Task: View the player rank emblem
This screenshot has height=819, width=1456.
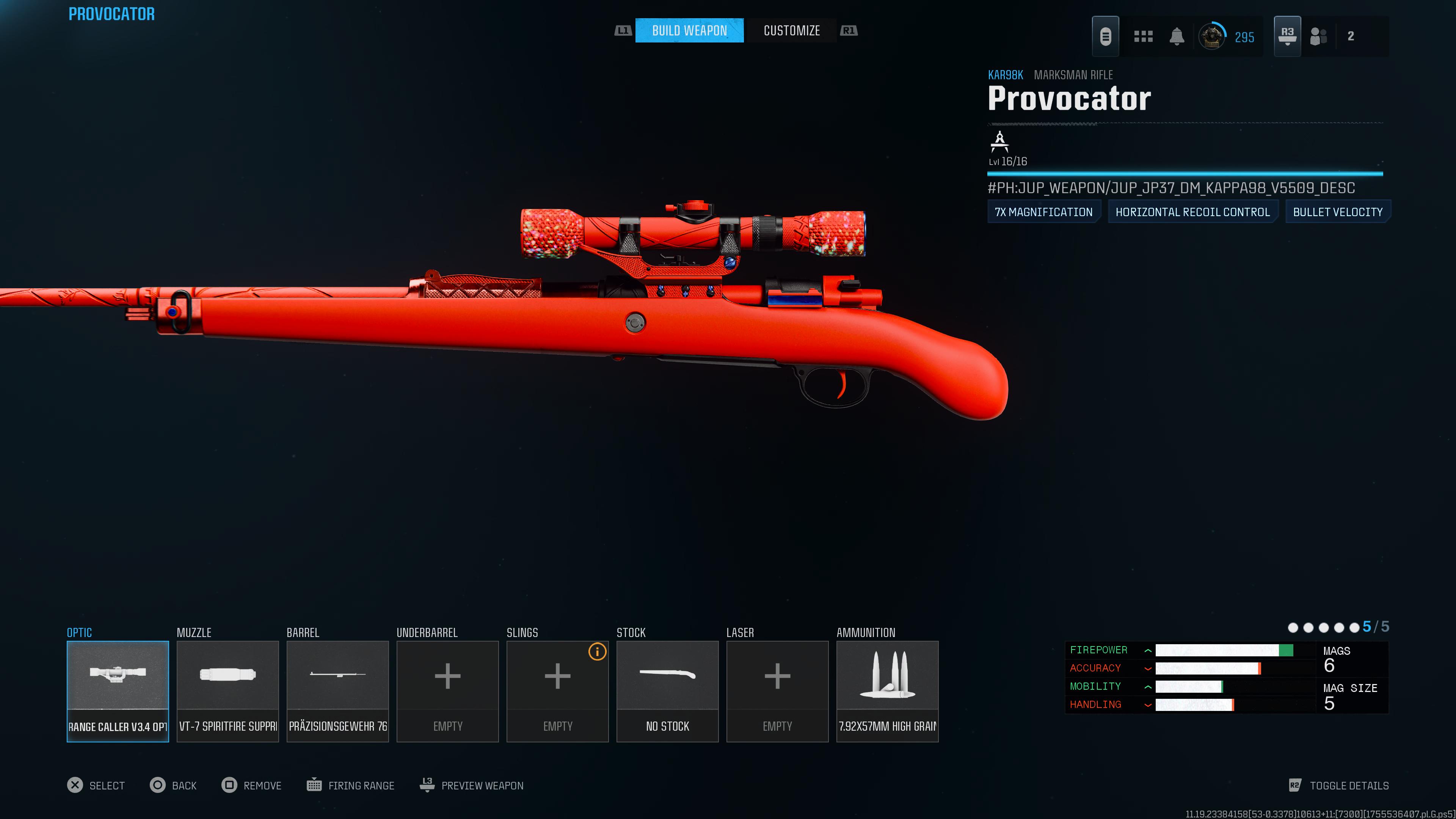Action: tap(1212, 37)
